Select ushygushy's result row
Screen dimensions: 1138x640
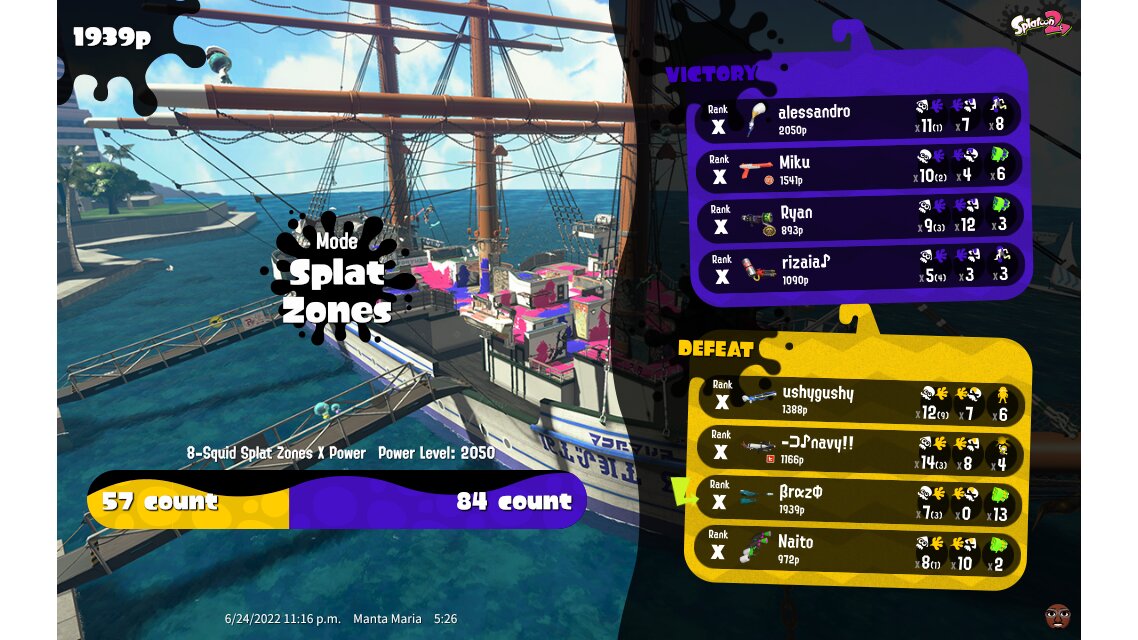pos(858,400)
